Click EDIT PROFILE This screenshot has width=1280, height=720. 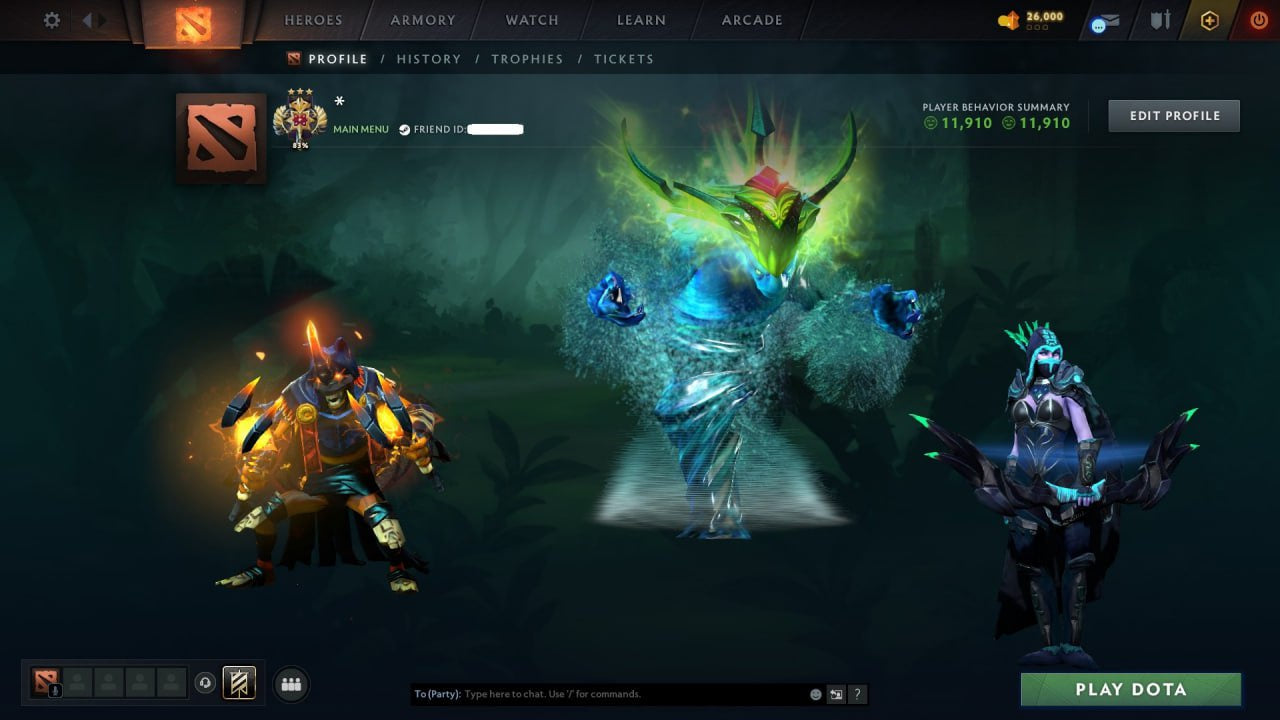(1173, 115)
